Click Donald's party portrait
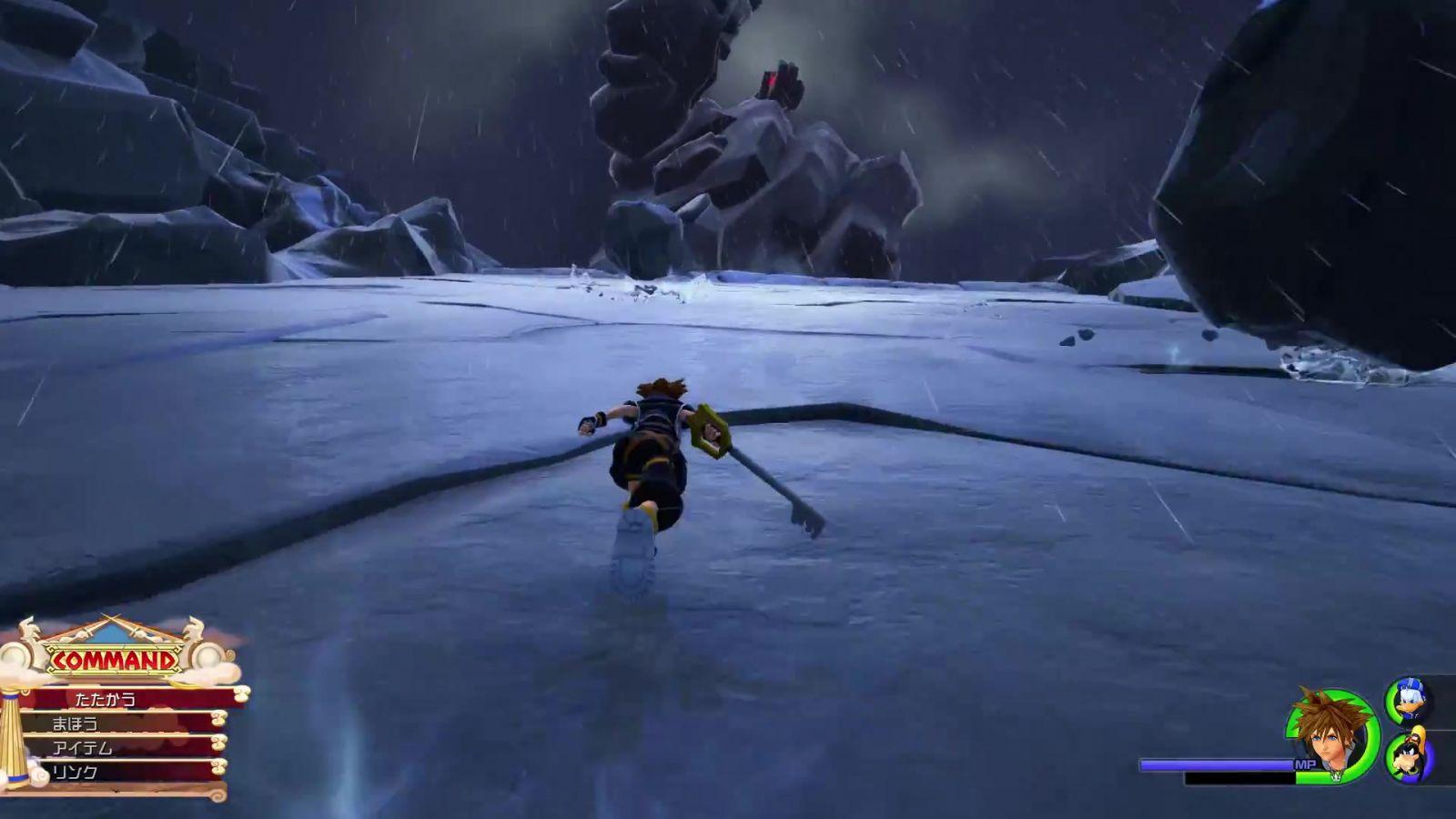 1409,701
